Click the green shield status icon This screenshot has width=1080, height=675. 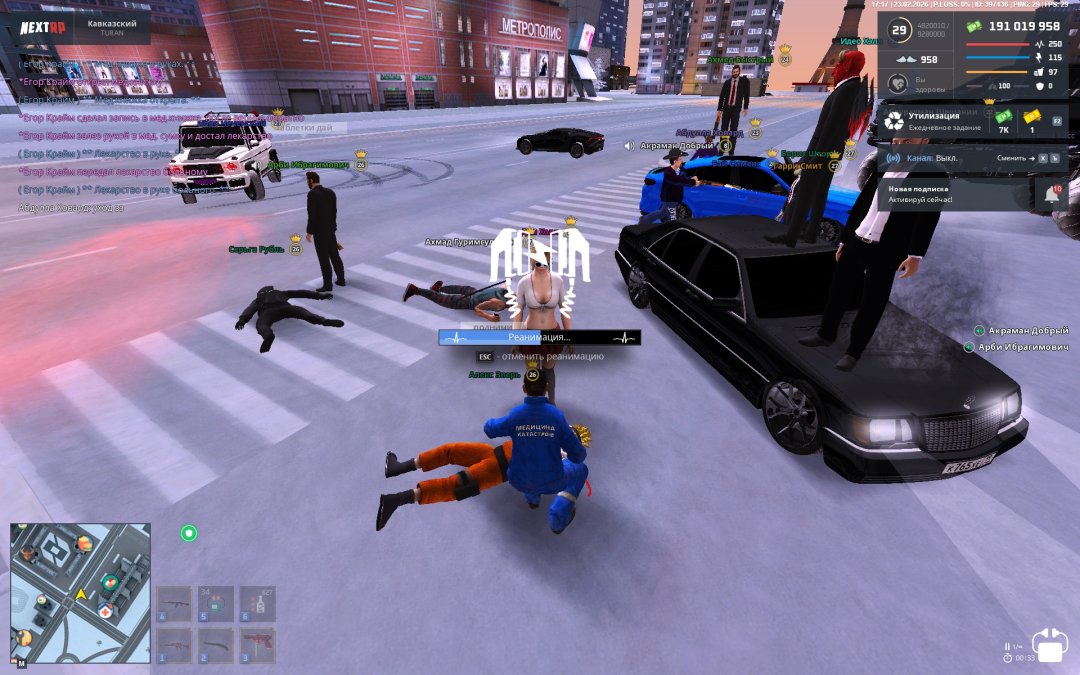click(x=189, y=533)
